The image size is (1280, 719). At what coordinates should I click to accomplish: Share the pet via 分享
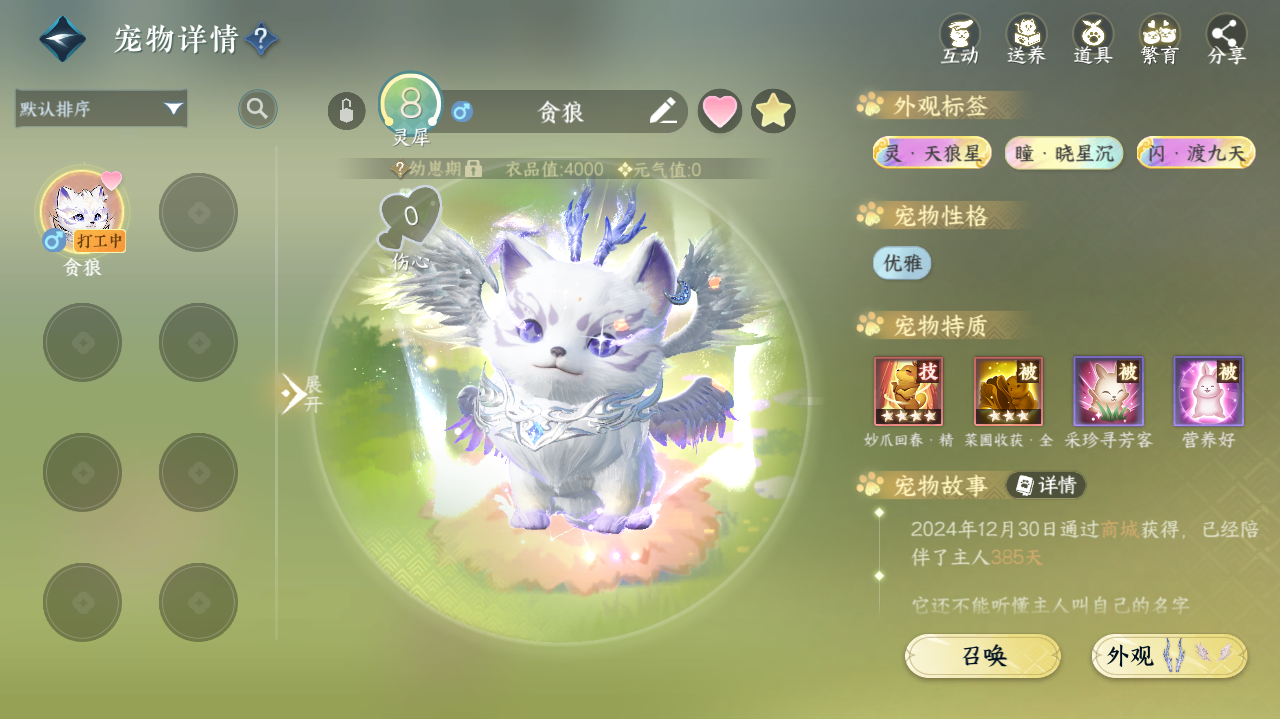click(1227, 39)
